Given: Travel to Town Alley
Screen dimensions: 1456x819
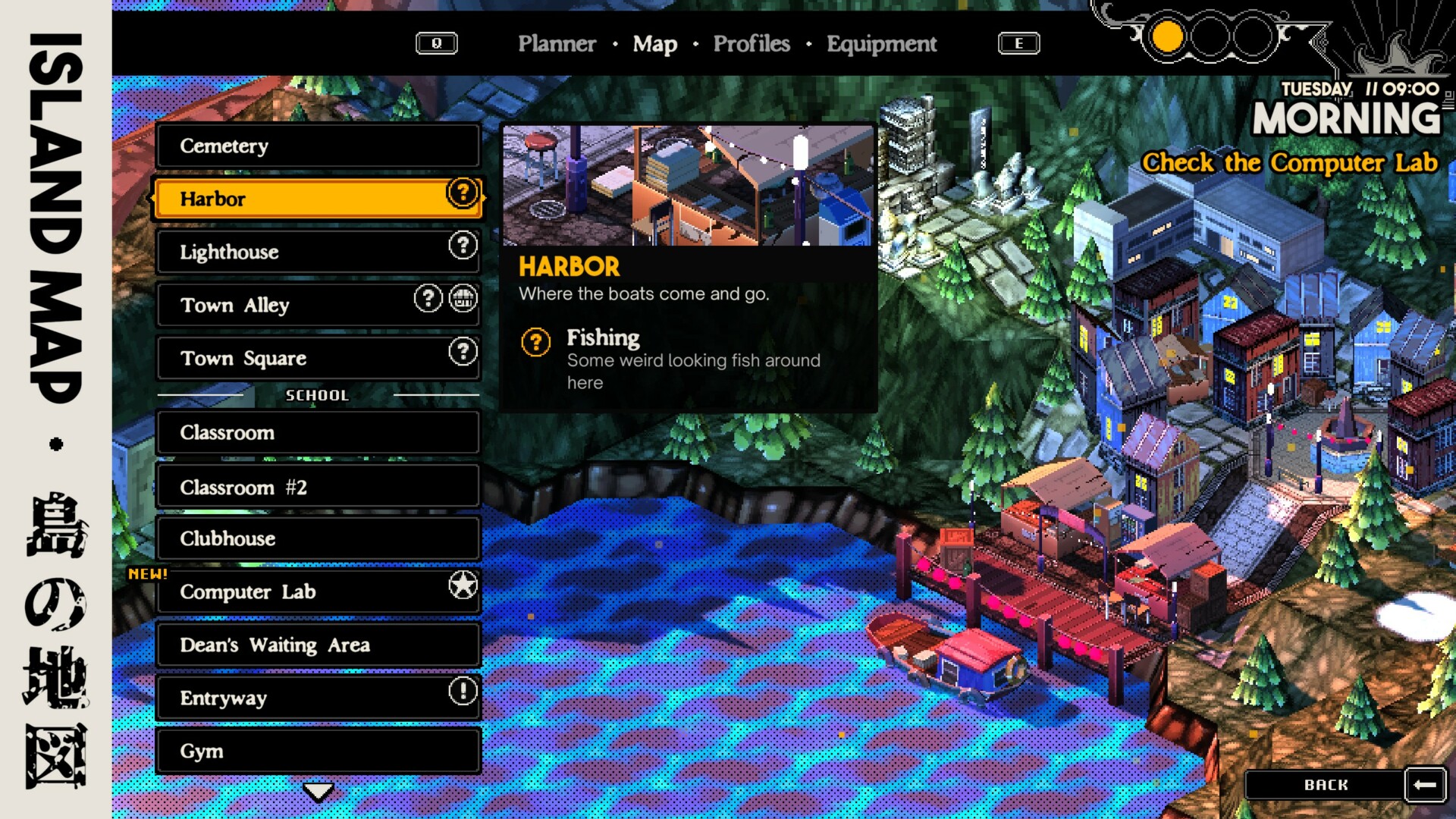Looking at the screenshot, I should point(318,305).
